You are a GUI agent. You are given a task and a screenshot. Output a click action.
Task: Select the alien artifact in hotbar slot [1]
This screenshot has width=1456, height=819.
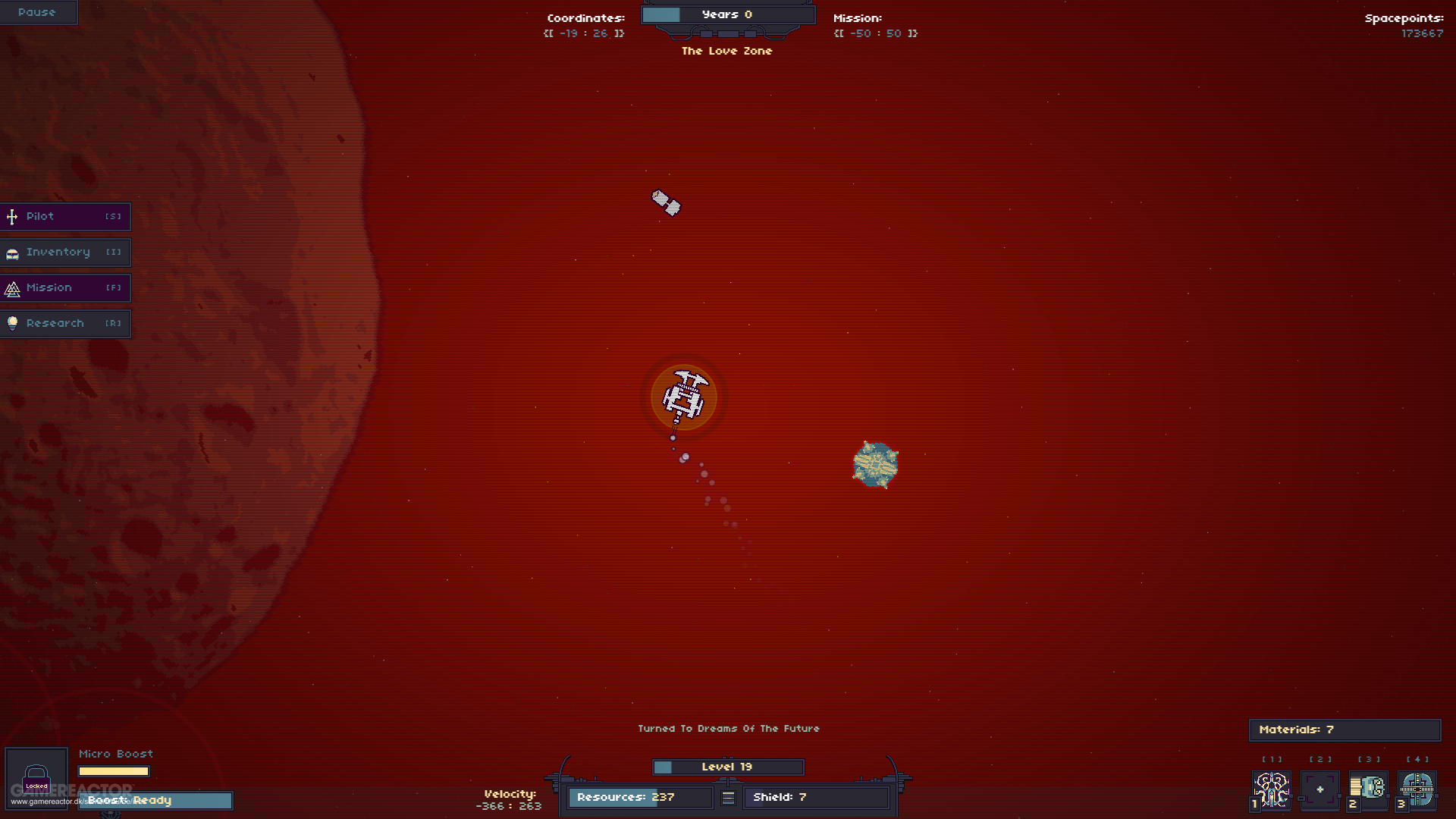[x=1270, y=789]
